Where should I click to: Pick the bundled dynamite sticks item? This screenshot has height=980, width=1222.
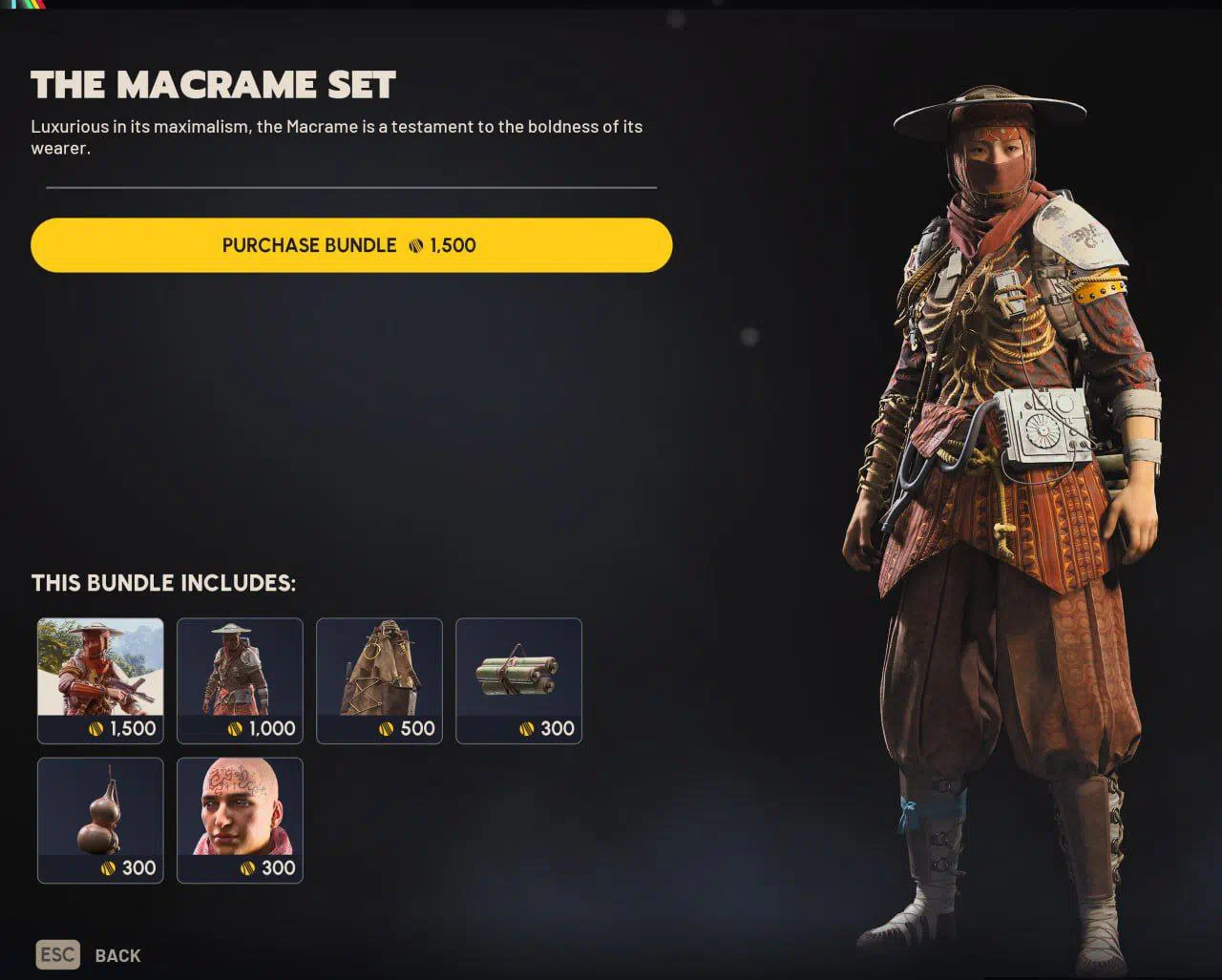pyautogui.click(x=518, y=680)
